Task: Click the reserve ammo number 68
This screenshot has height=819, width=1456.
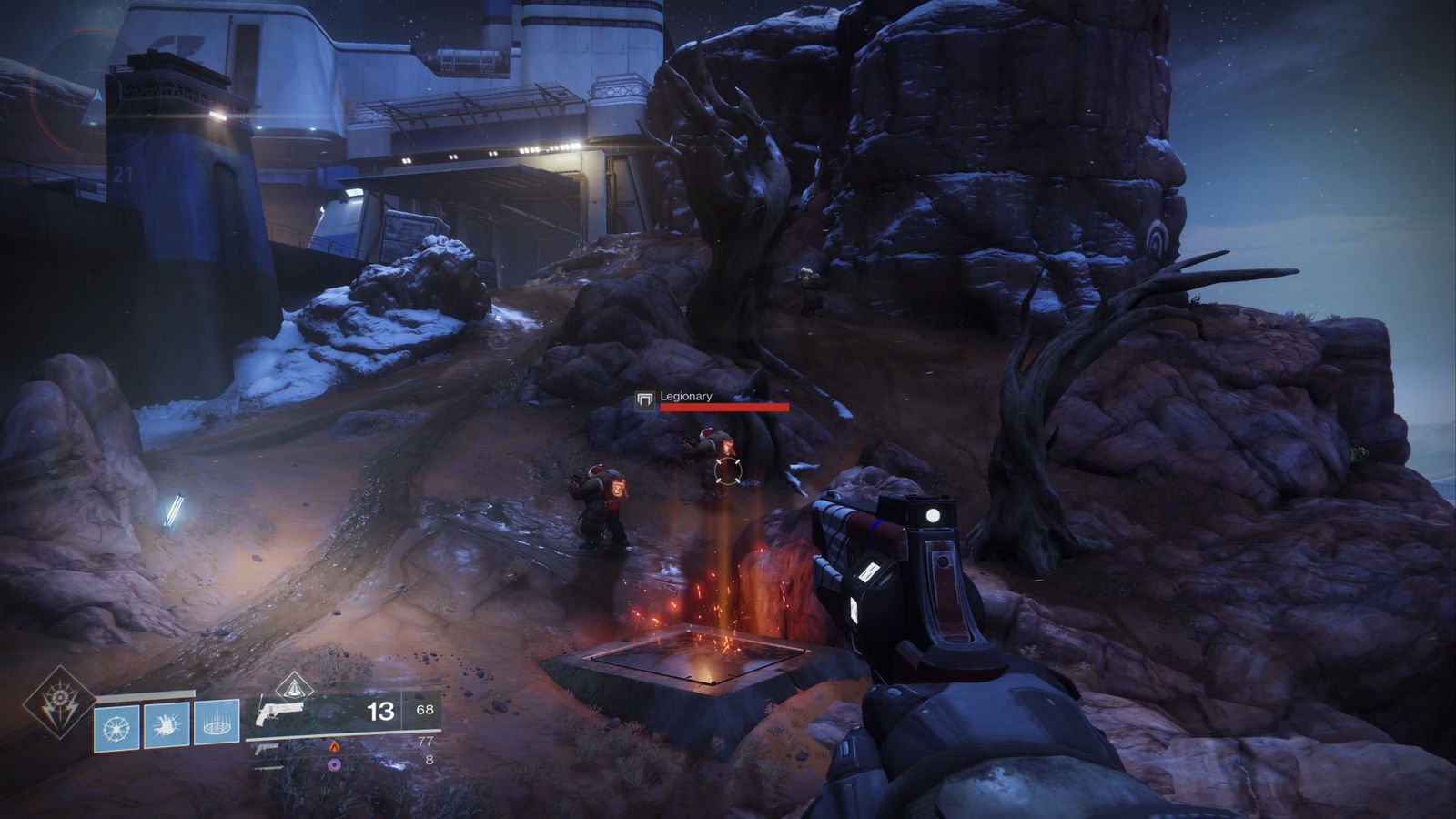Action: click(x=424, y=709)
